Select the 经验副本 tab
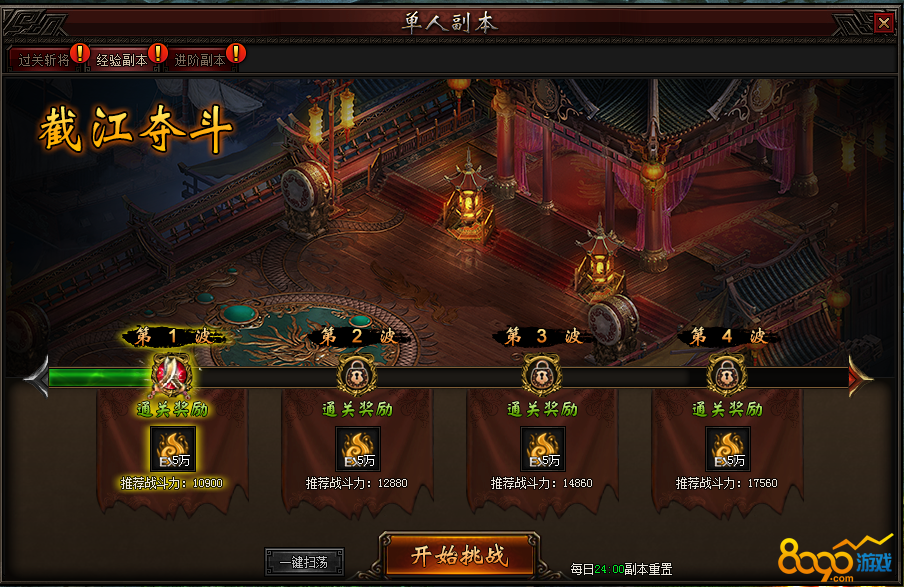Image resolution: width=904 pixels, height=587 pixels. (122, 60)
